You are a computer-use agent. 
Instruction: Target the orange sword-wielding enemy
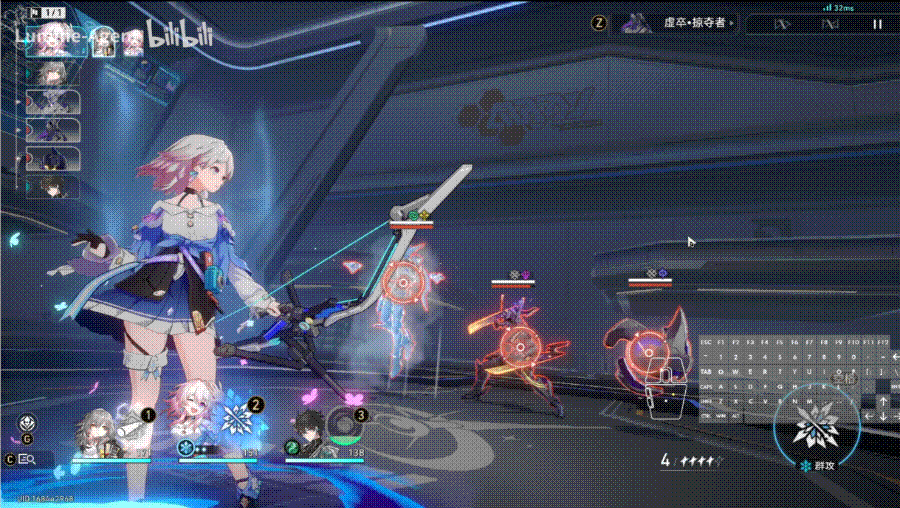[x=518, y=345]
